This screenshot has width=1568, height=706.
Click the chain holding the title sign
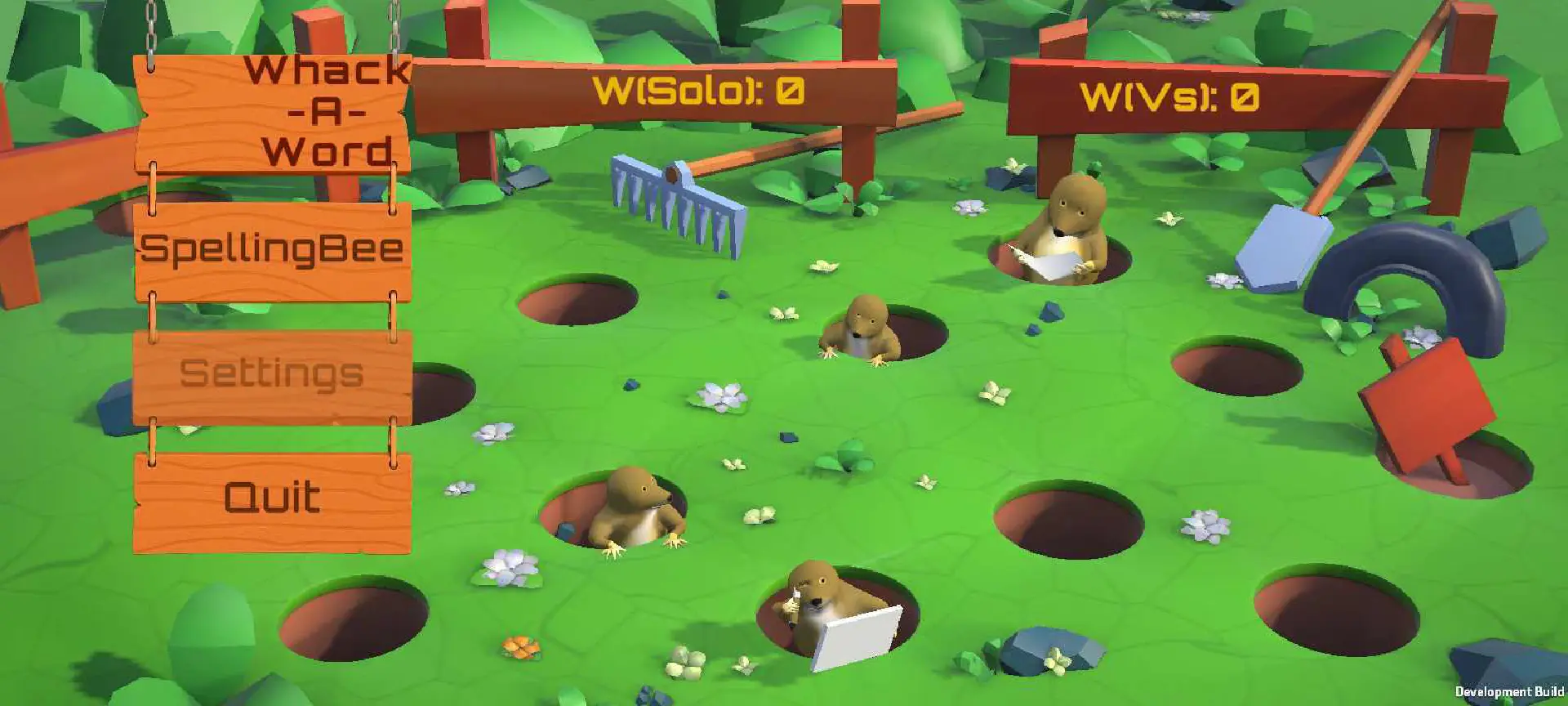[x=152, y=25]
